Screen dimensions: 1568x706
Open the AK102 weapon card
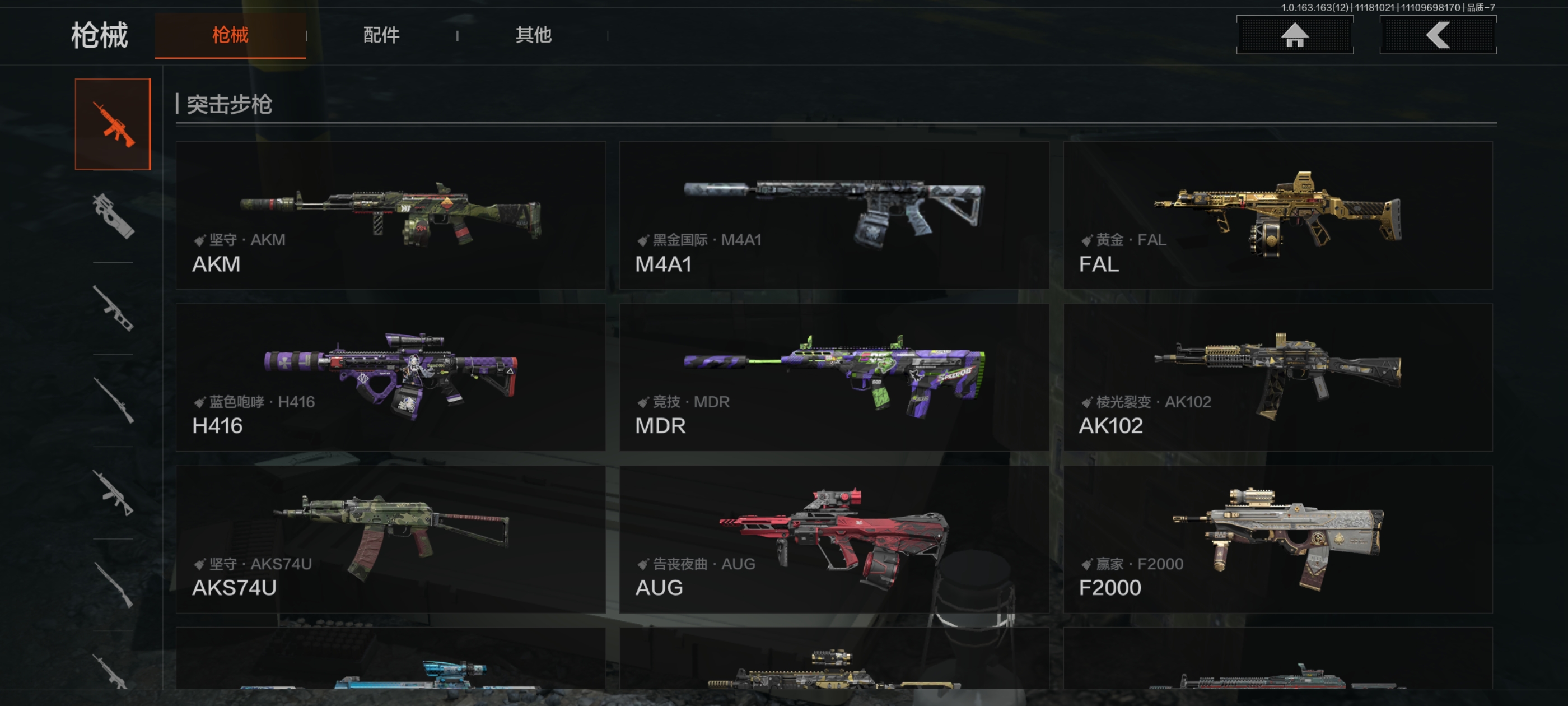click(x=1277, y=377)
